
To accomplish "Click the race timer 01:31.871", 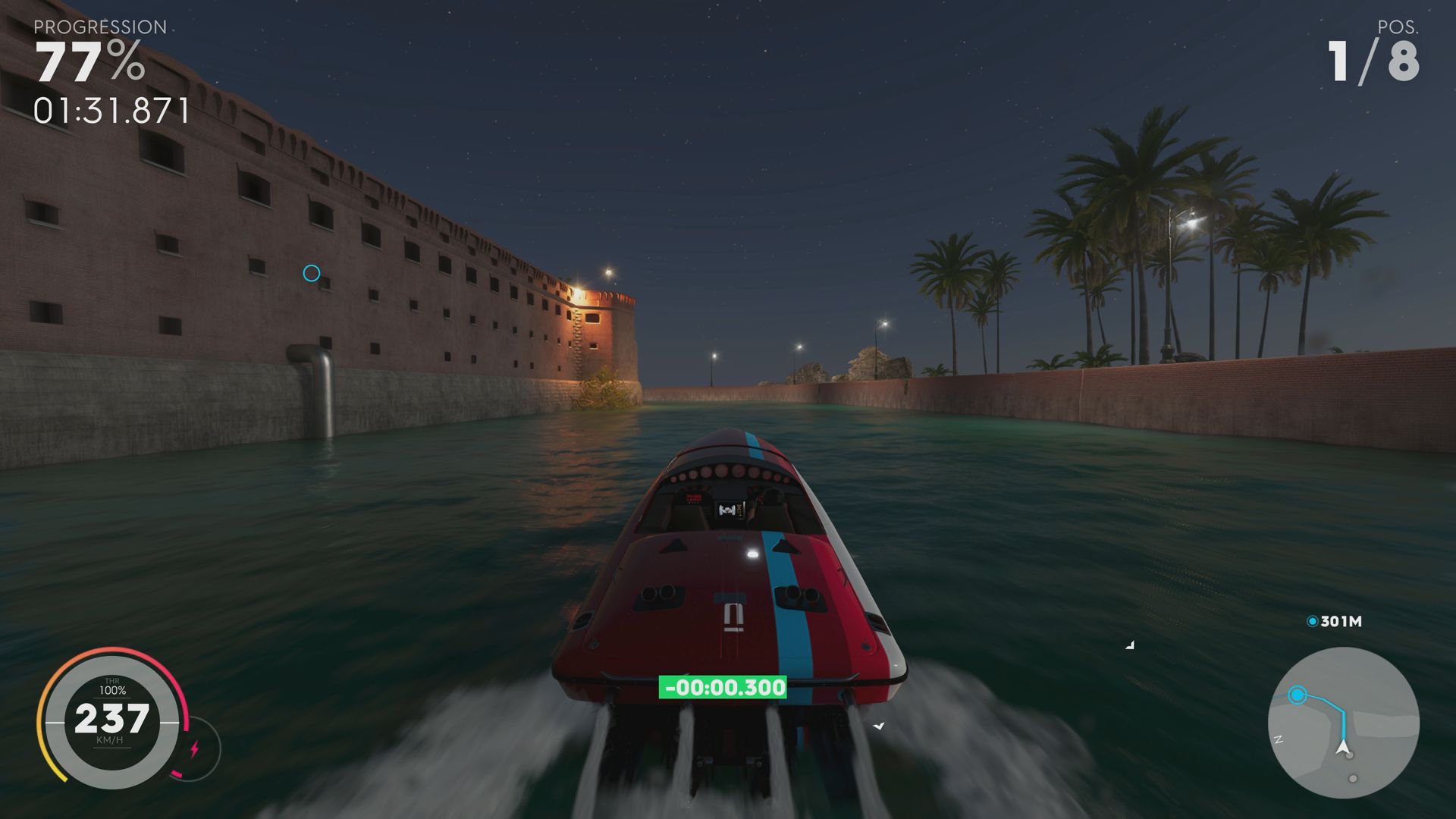I will click(x=111, y=108).
